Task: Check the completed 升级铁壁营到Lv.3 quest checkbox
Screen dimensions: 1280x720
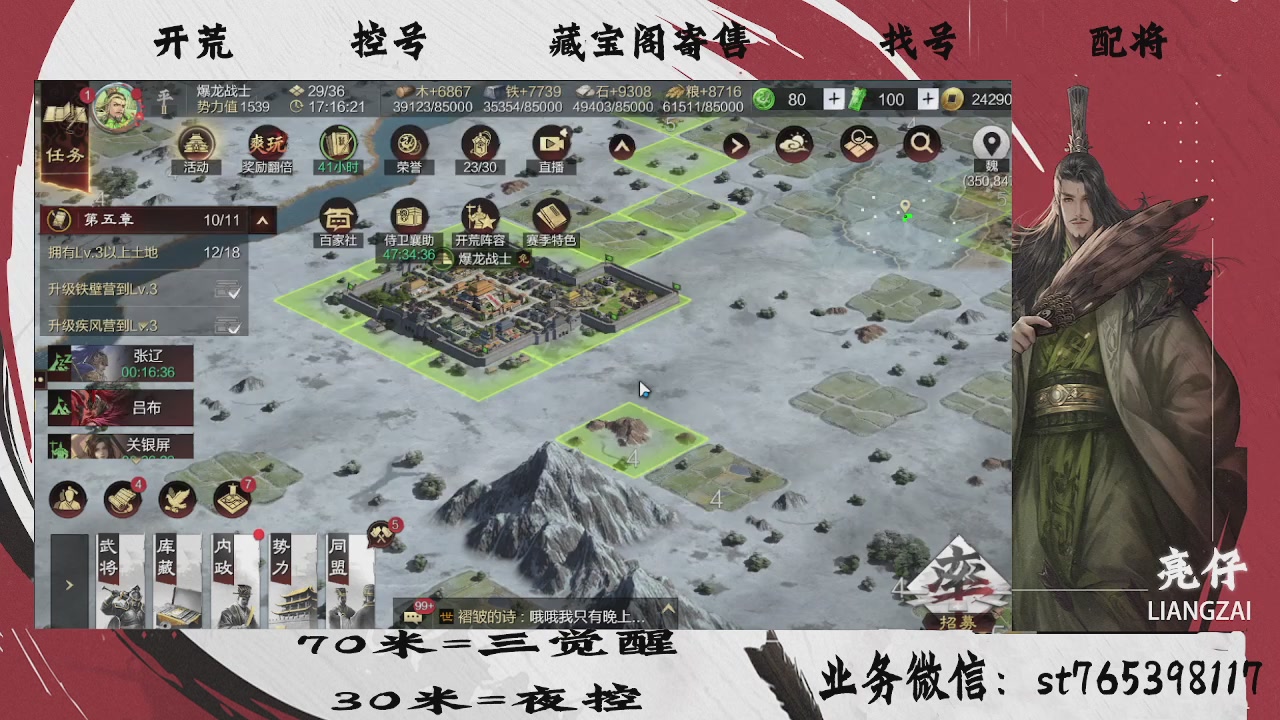Action: click(x=229, y=291)
